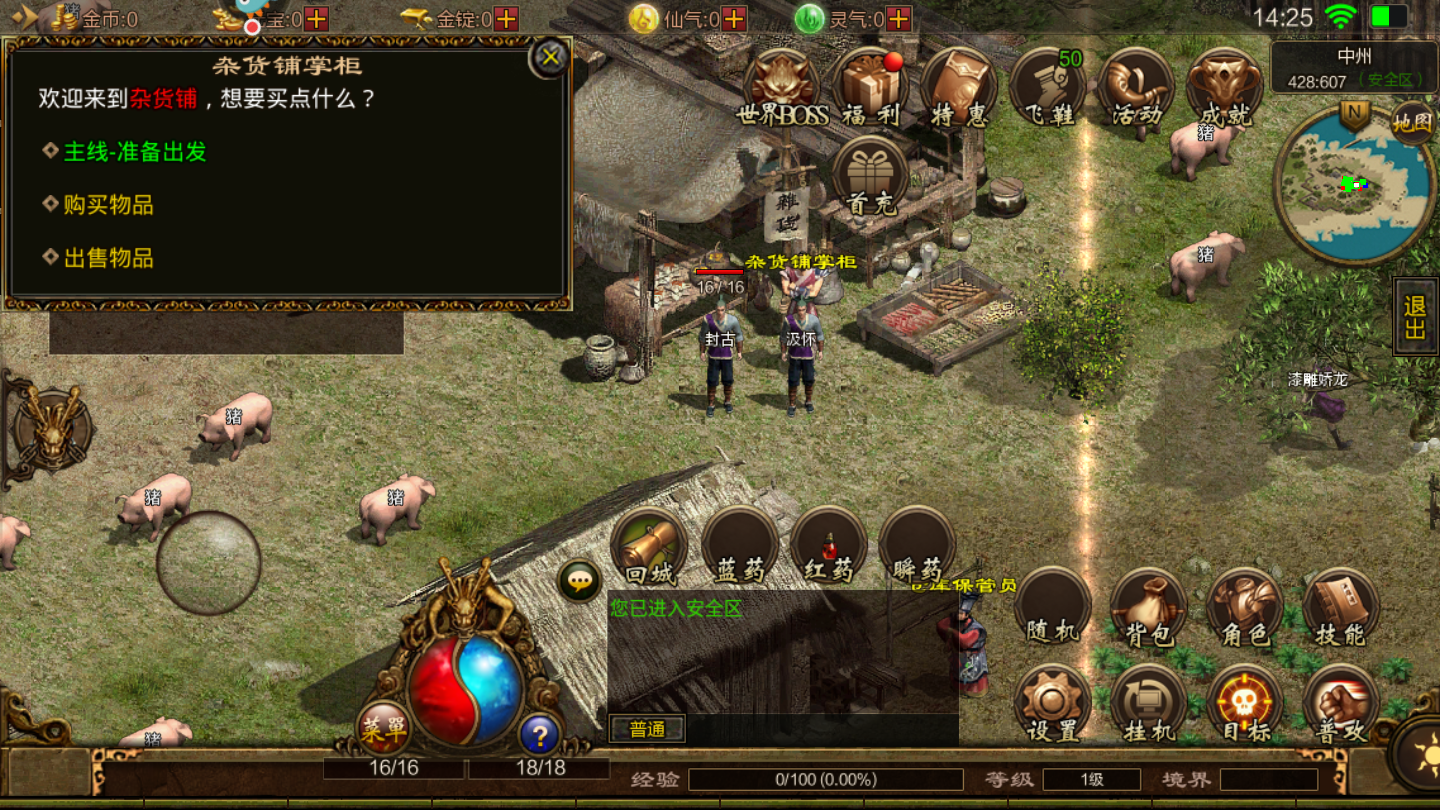Viewport: 1440px width, 810px height.
Task: Select 购买物品 to buy items
Action: tap(108, 205)
